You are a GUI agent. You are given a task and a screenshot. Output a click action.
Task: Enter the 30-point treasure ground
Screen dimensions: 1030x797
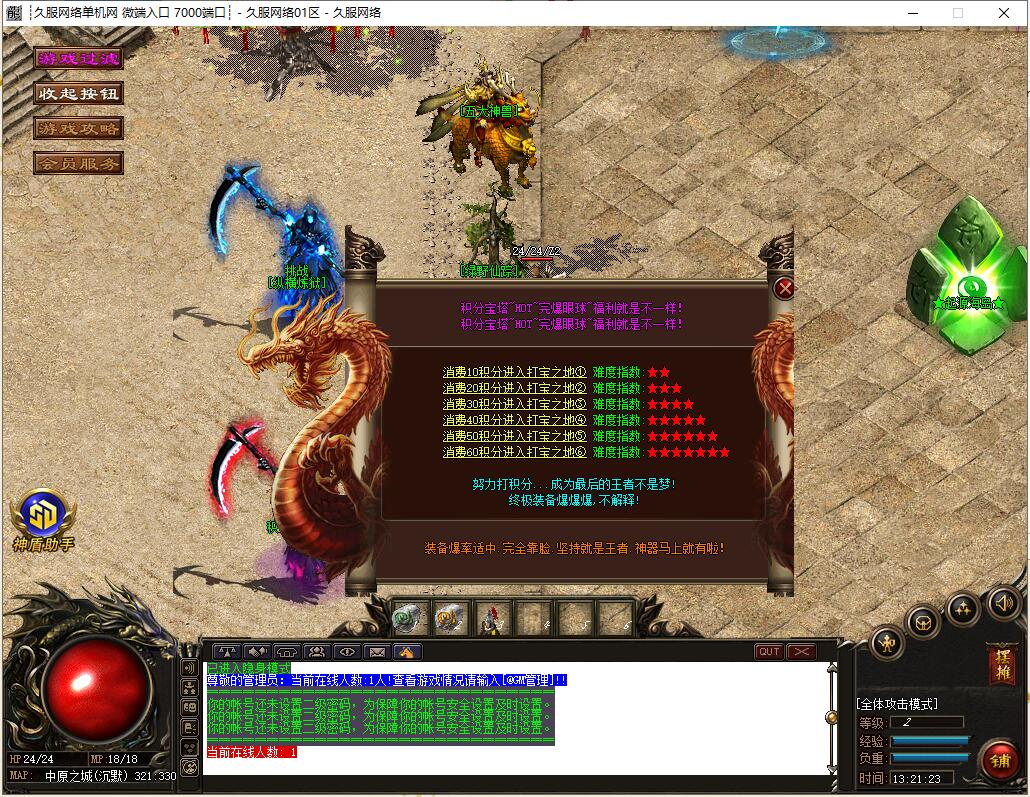click(x=514, y=404)
